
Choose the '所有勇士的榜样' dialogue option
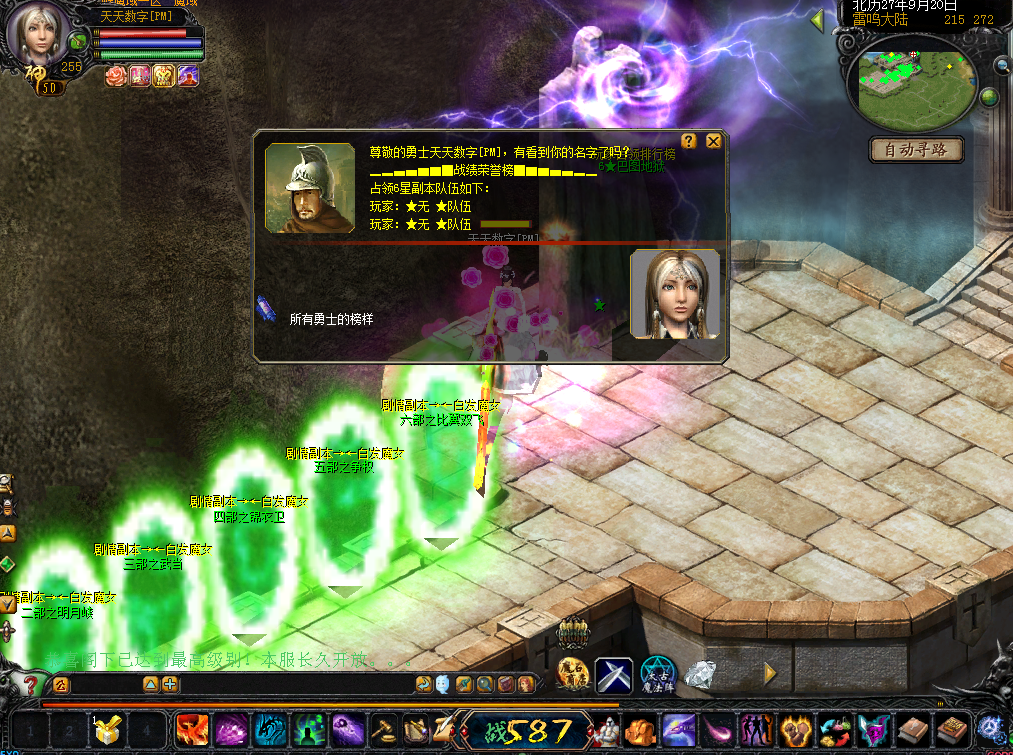331,319
